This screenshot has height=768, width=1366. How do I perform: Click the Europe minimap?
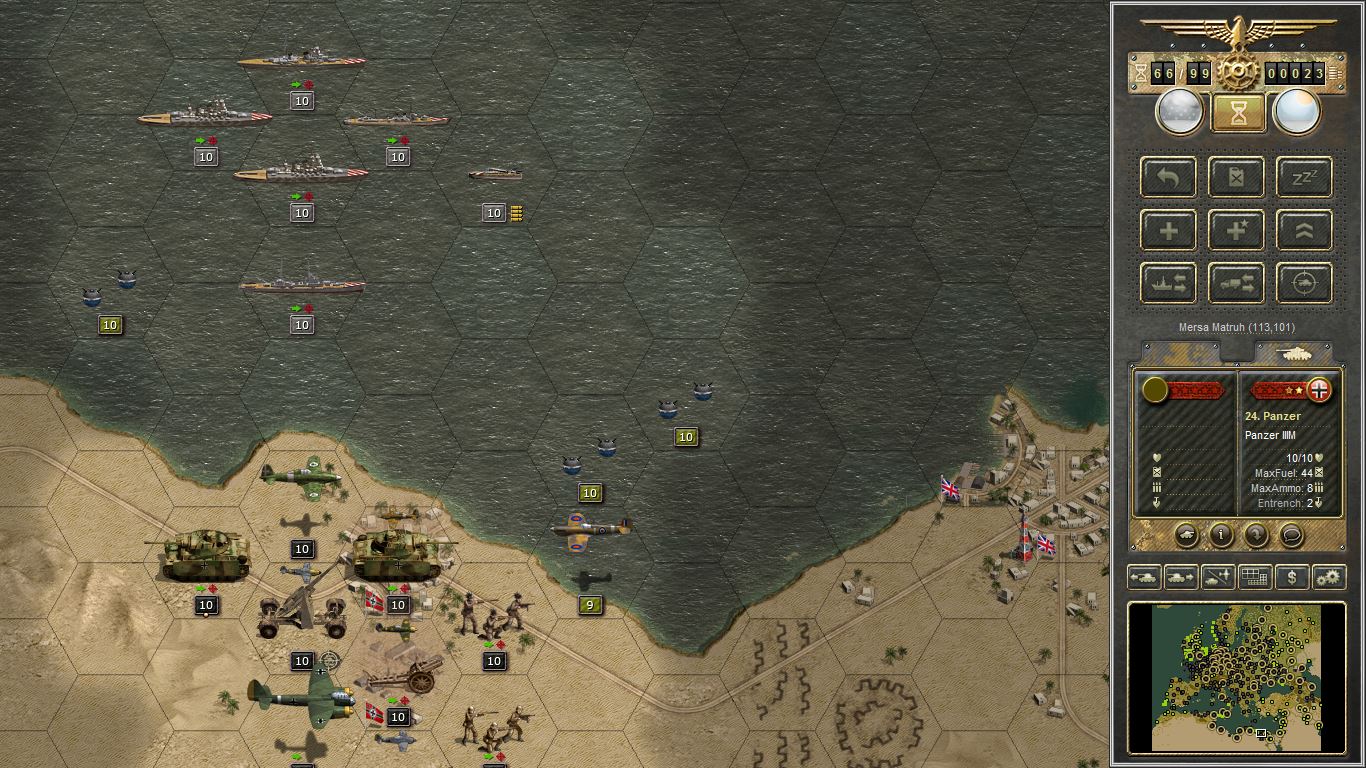[x=1236, y=676]
